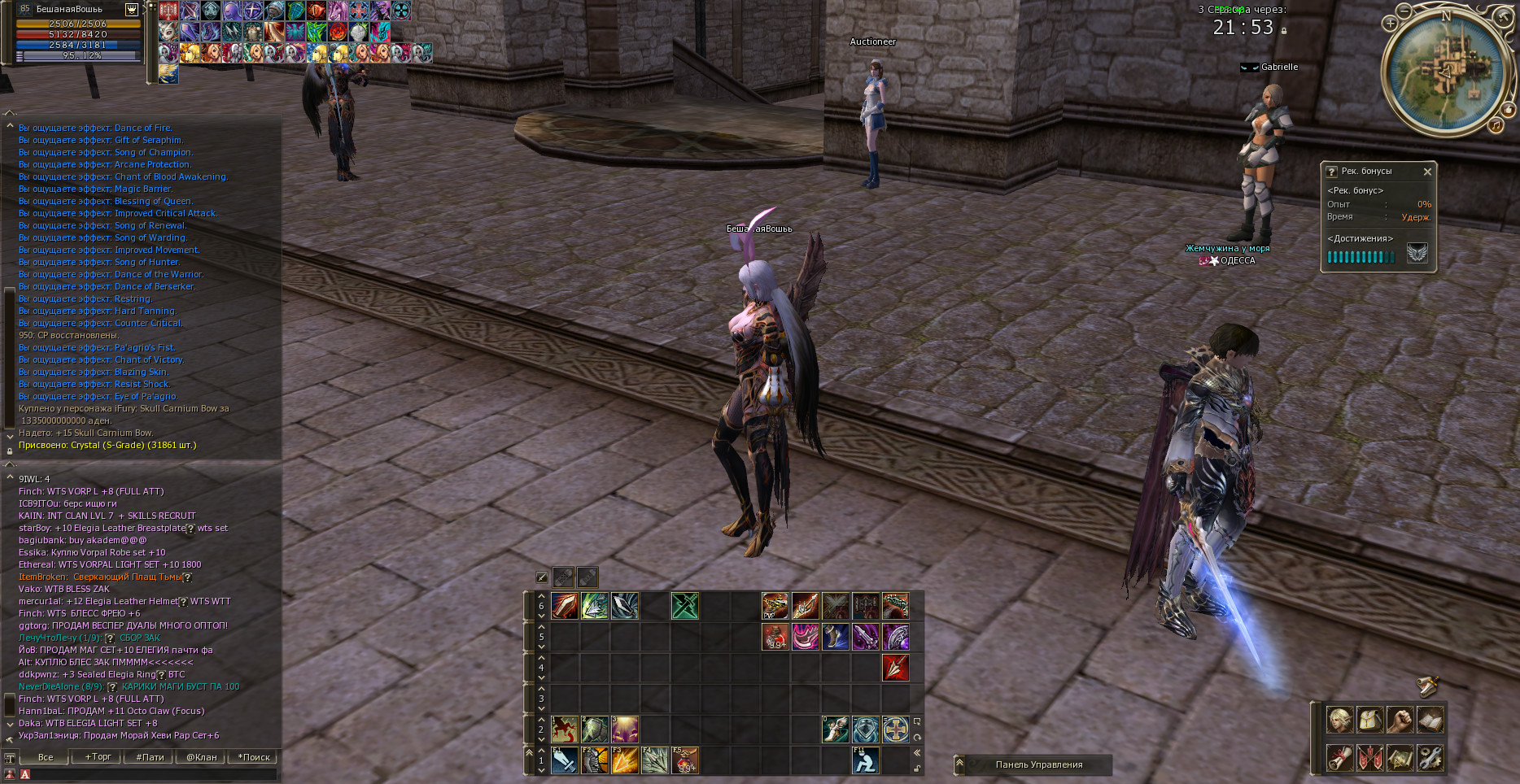1520x784 pixels.
Task: Open the #Пати chat tab
Action: pyautogui.click(x=150, y=757)
